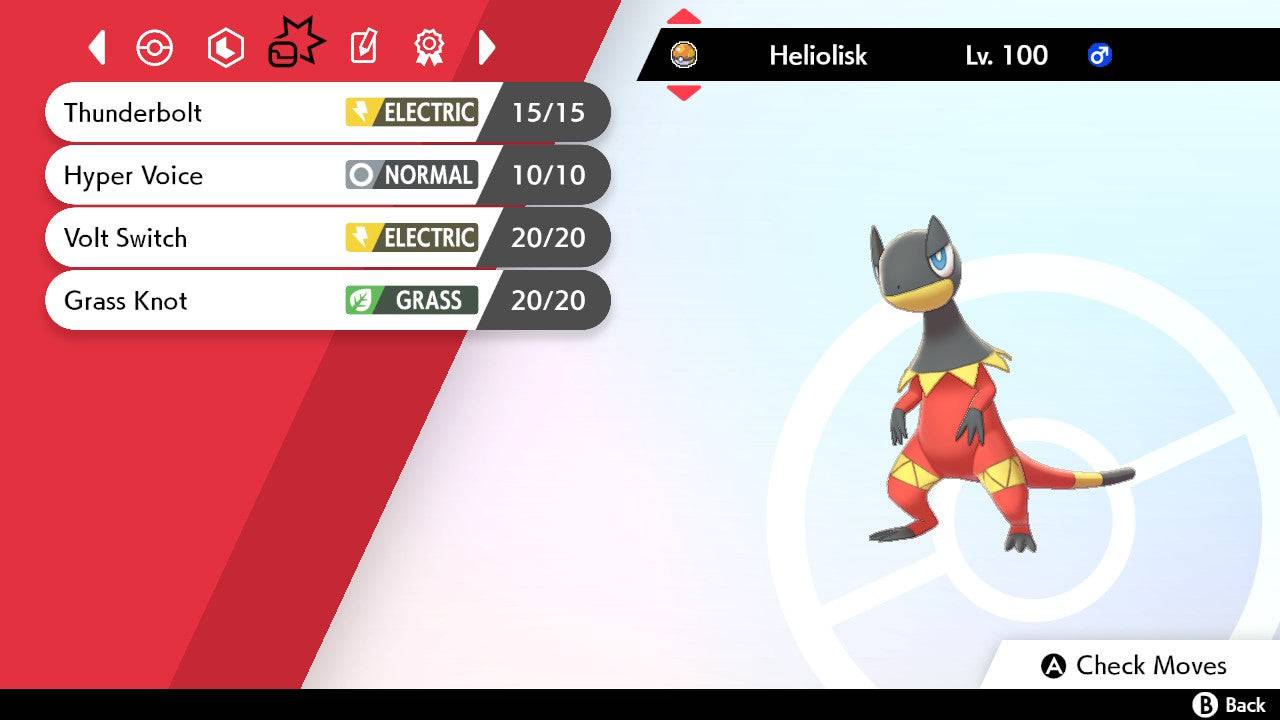Open the battle moves tab
Viewport: 1280px width, 720px height.
tap(295, 46)
